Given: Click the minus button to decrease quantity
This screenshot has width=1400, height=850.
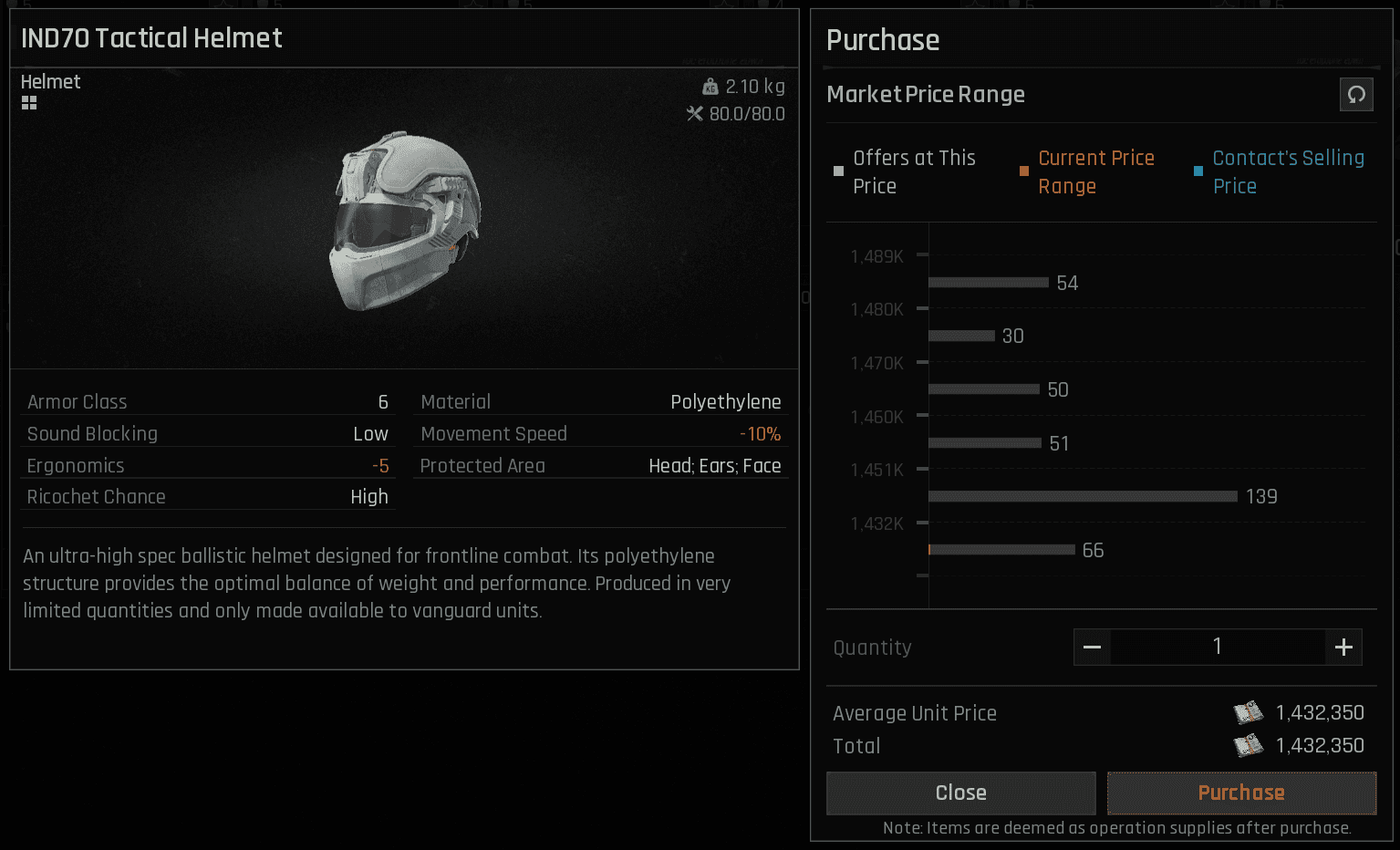Looking at the screenshot, I should pos(1092,647).
